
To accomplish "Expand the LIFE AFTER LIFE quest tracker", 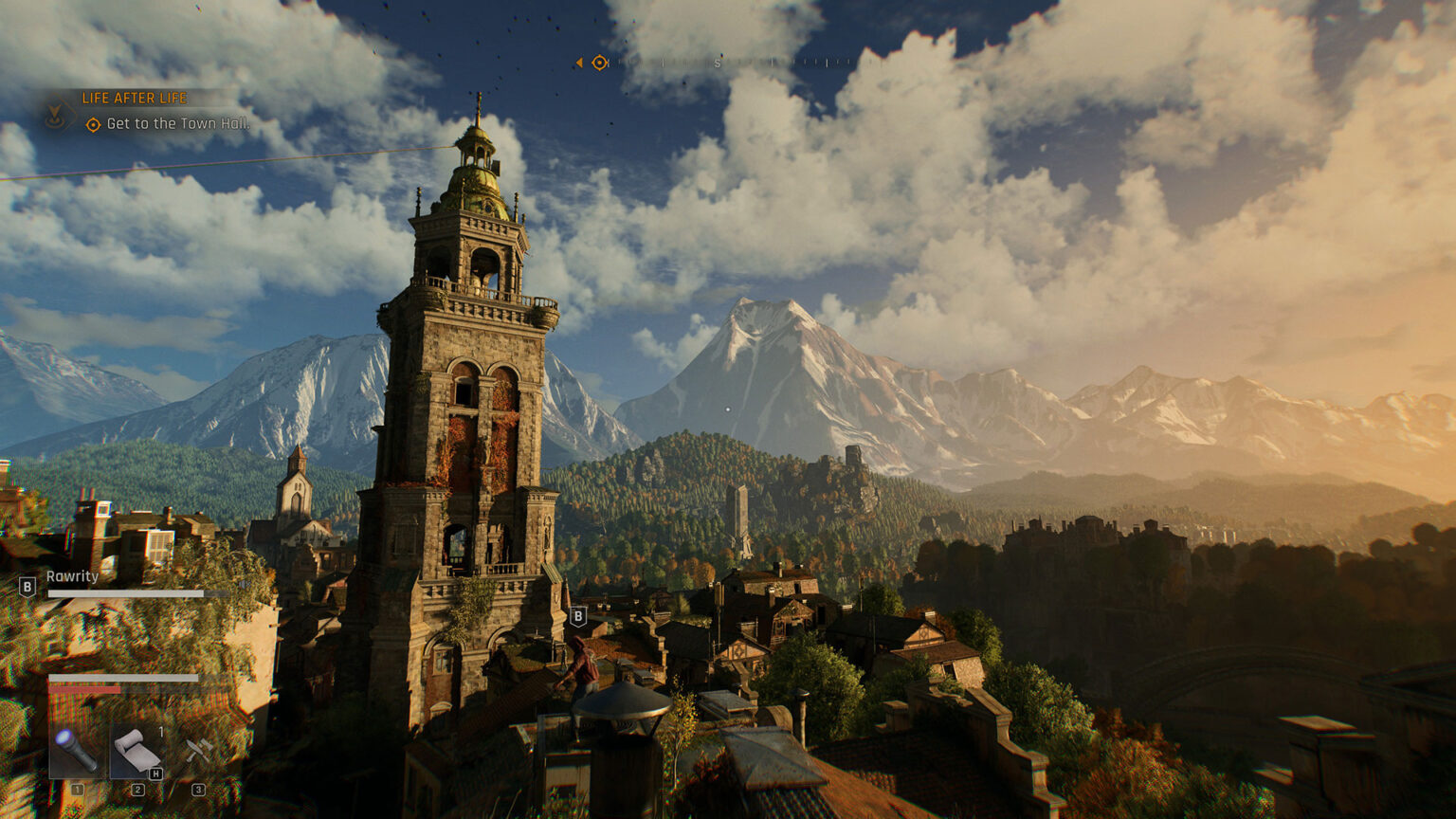I will coord(135,98).
